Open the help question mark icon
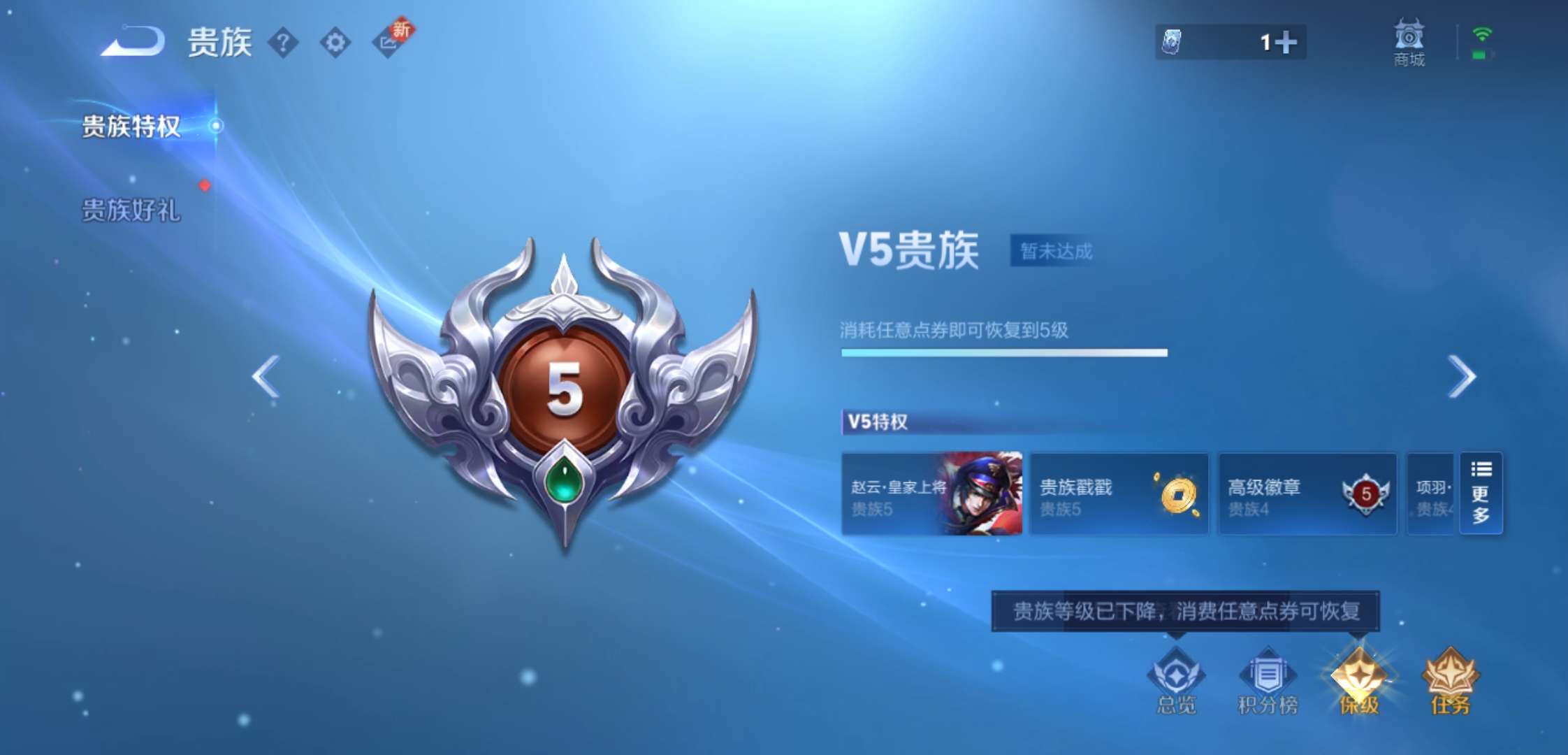The image size is (1568, 755). coord(282,43)
